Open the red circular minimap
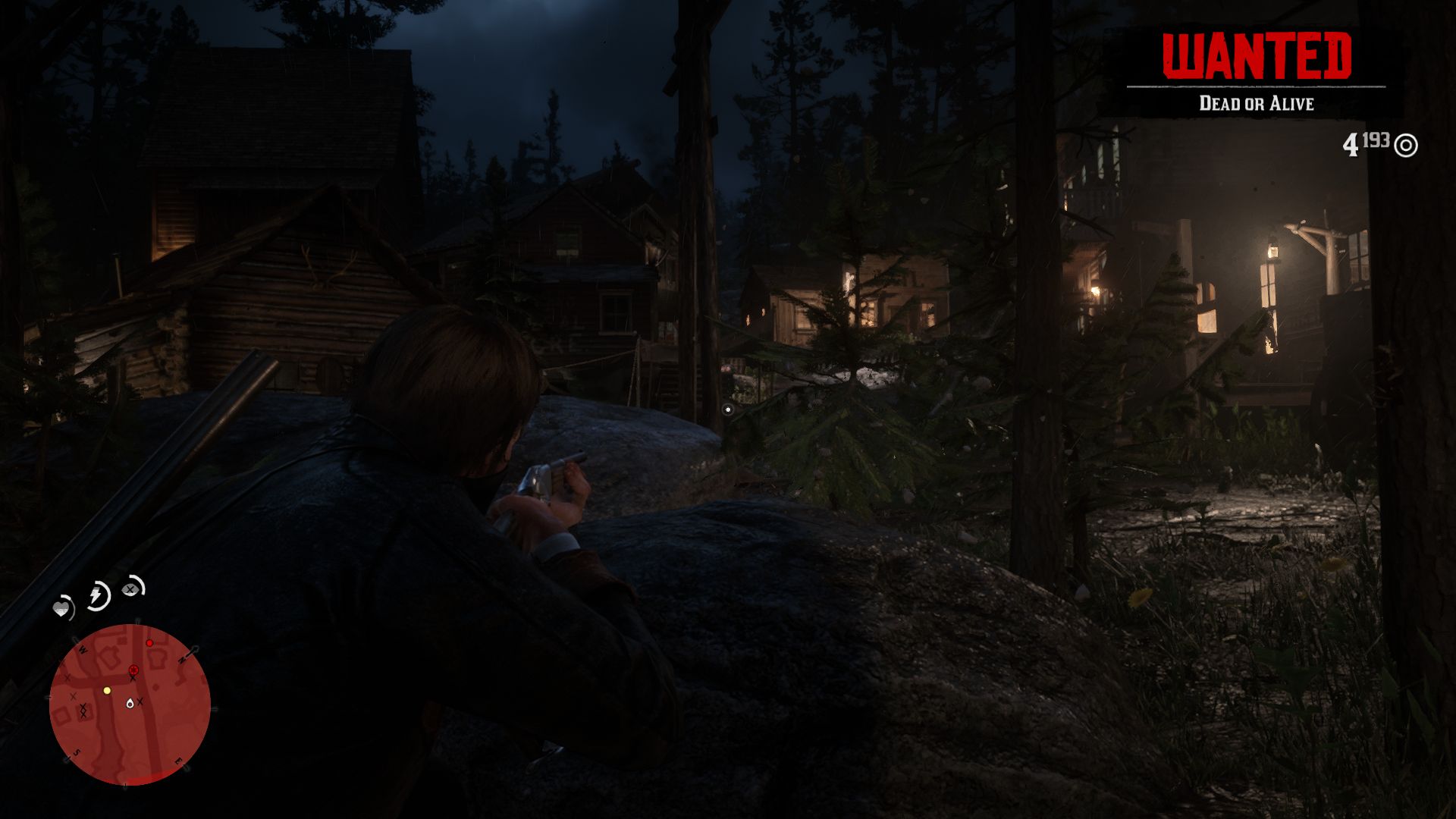Image resolution: width=1456 pixels, height=819 pixels. pos(130,704)
